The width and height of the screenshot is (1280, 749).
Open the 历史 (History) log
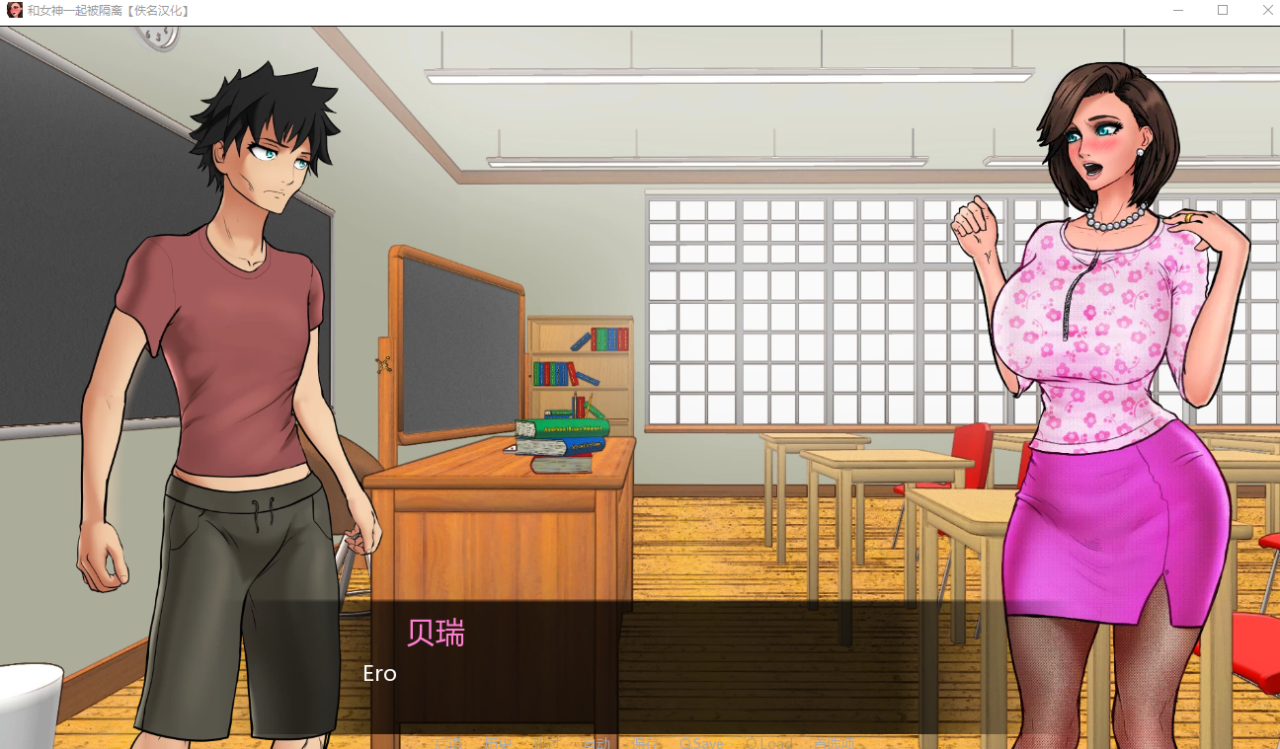pyautogui.click(x=496, y=743)
